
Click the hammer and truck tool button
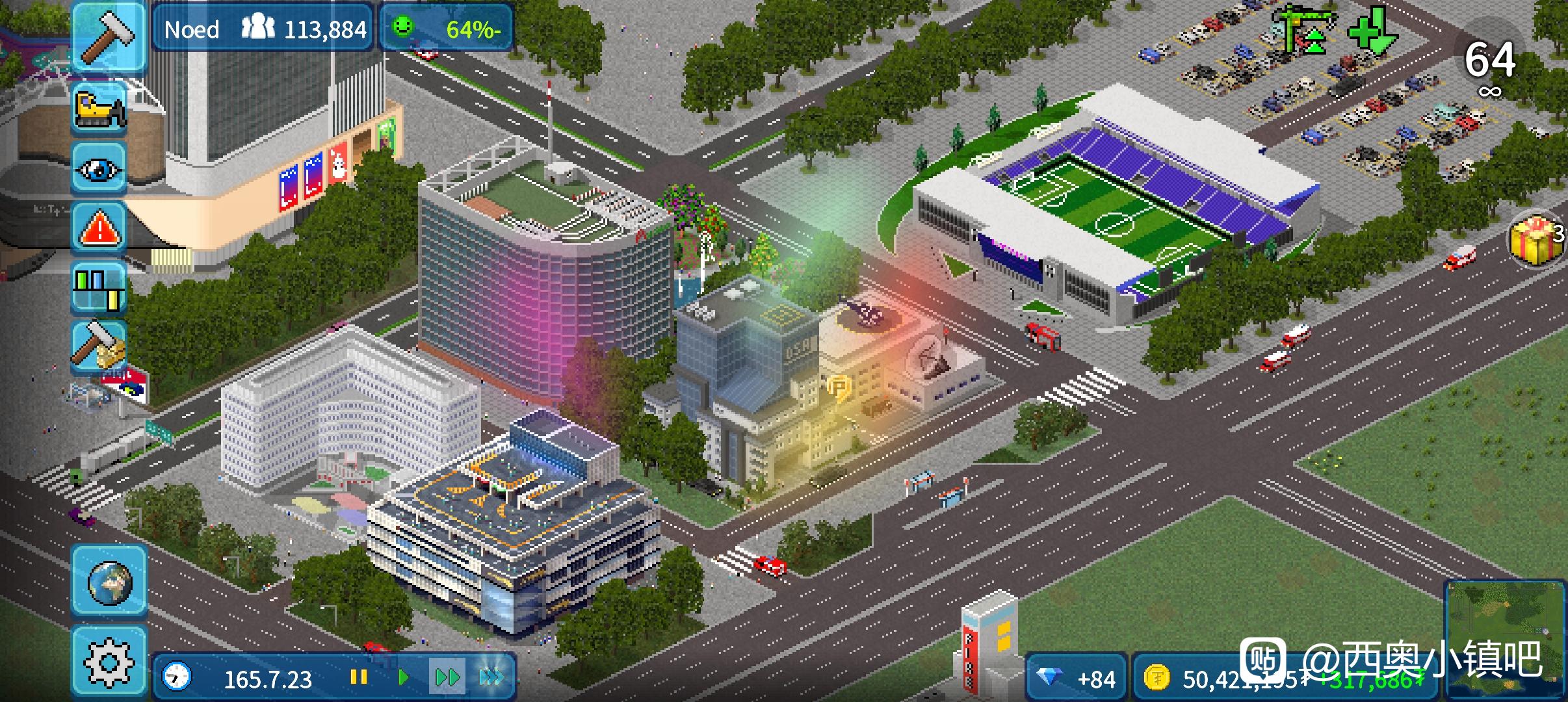coord(99,346)
